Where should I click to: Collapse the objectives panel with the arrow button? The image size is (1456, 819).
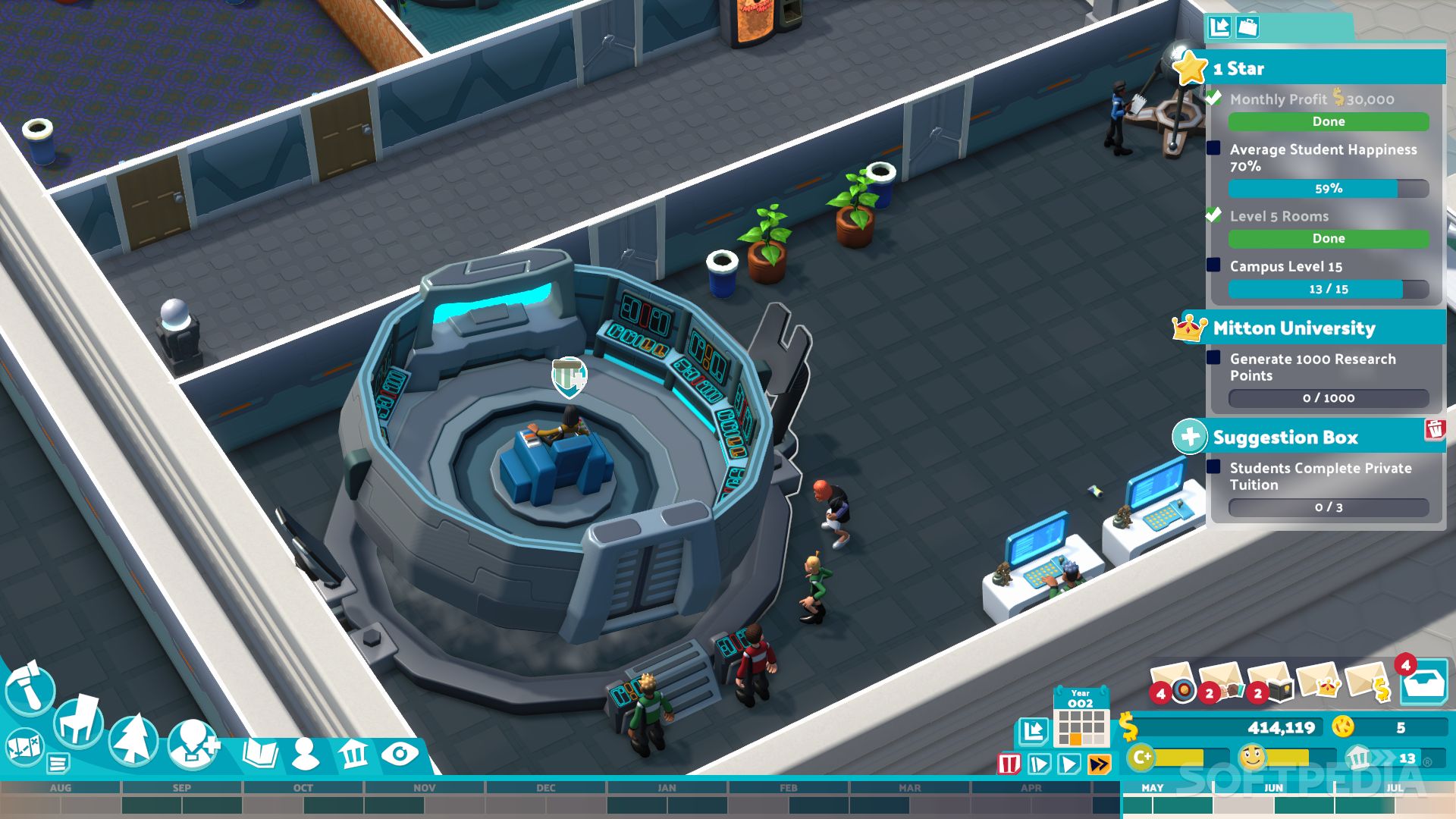tap(1219, 27)
